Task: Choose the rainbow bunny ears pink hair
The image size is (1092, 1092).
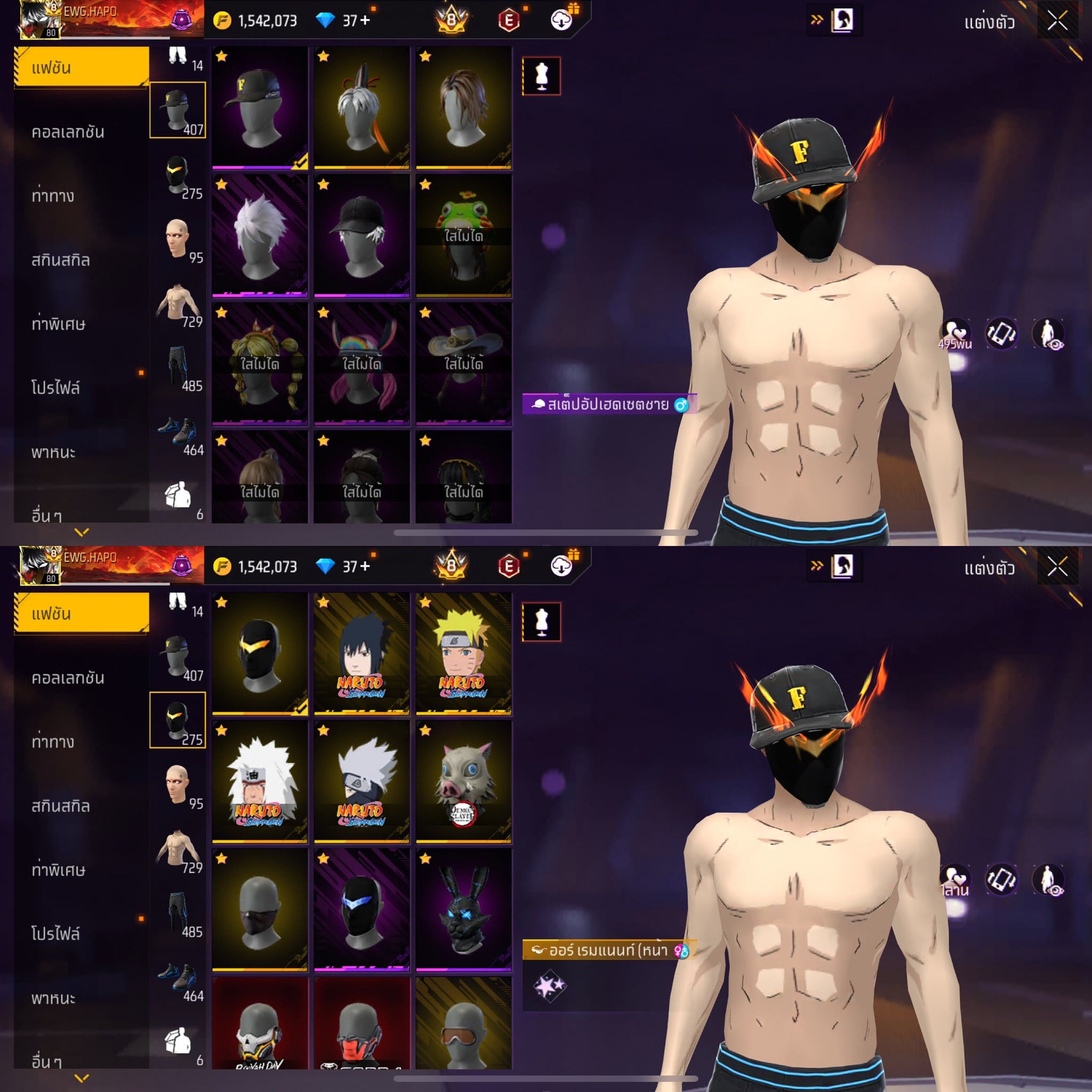Action: pos(362,363)
